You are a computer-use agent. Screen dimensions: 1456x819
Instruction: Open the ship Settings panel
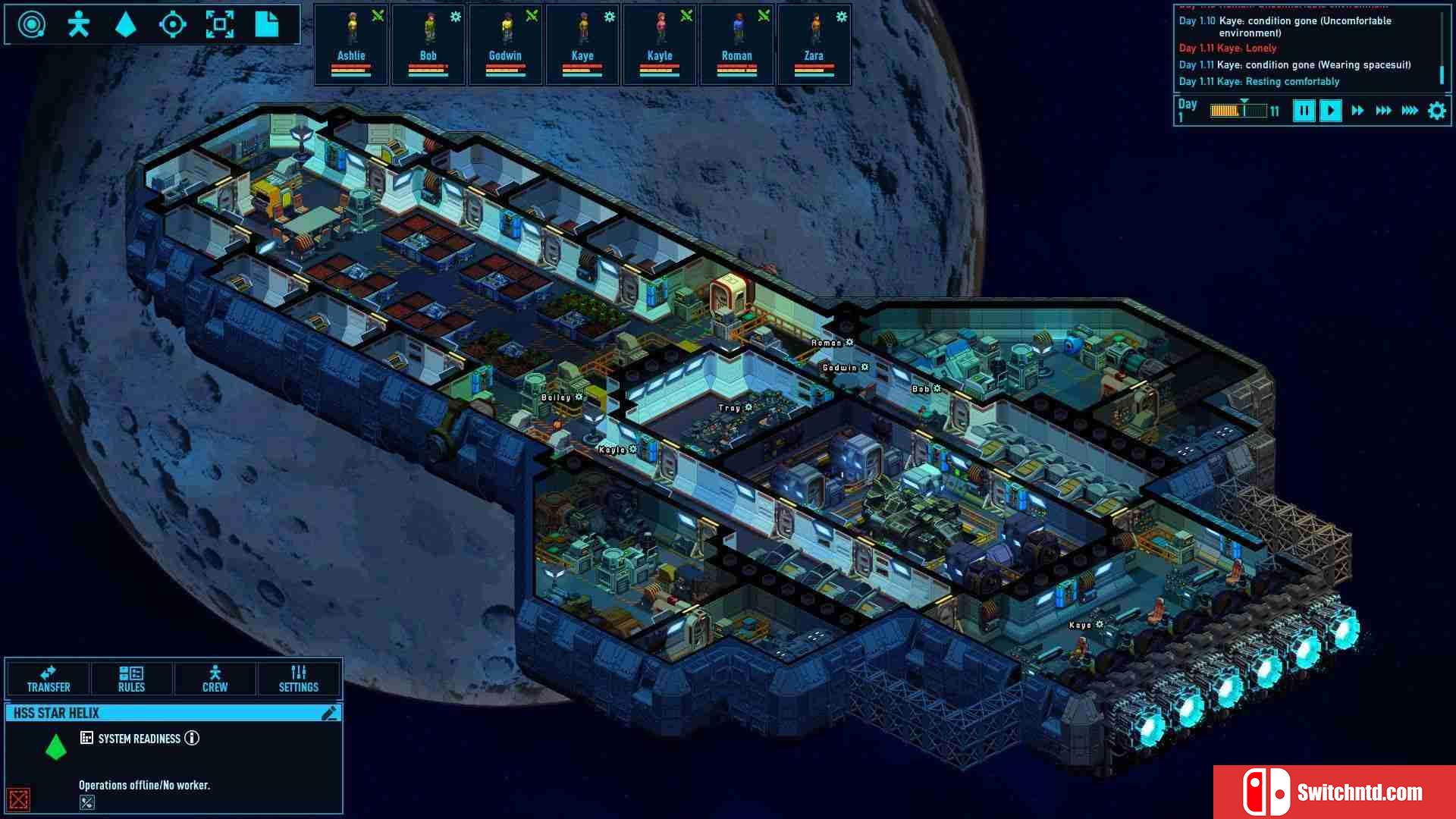pos(298,679)
